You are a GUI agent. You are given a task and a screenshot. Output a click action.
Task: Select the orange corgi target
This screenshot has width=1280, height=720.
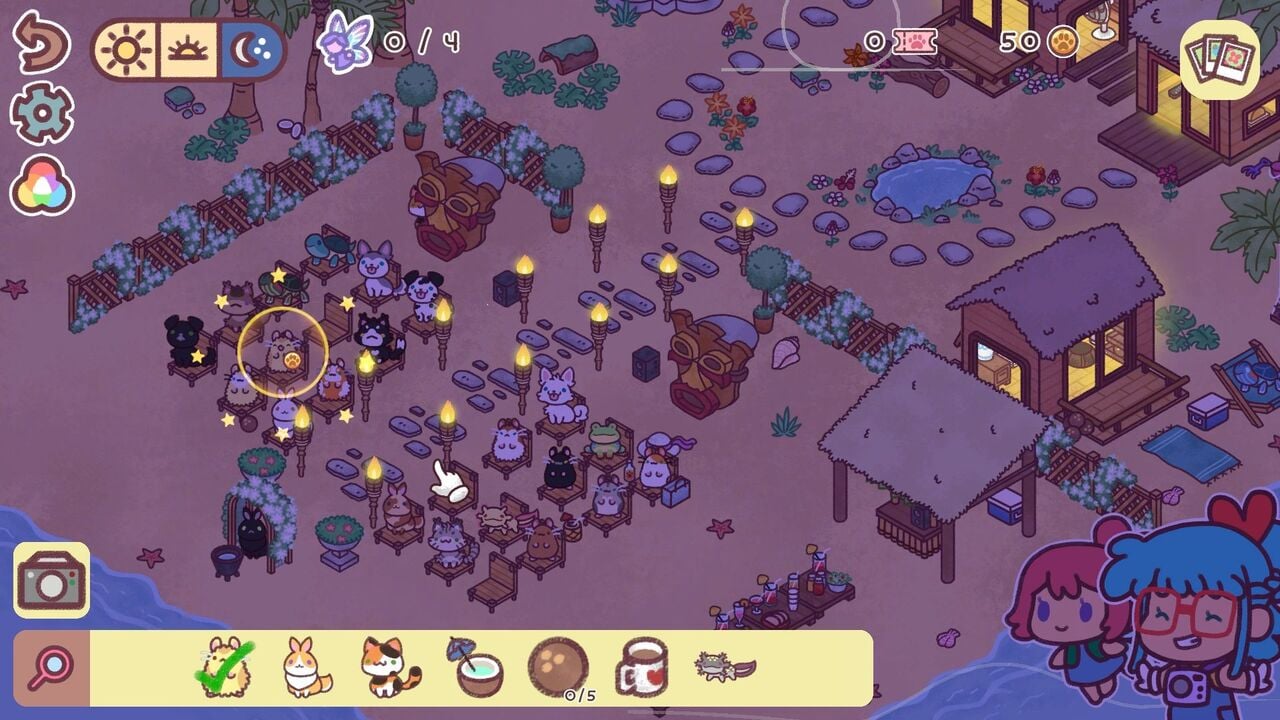pos(305,668)
